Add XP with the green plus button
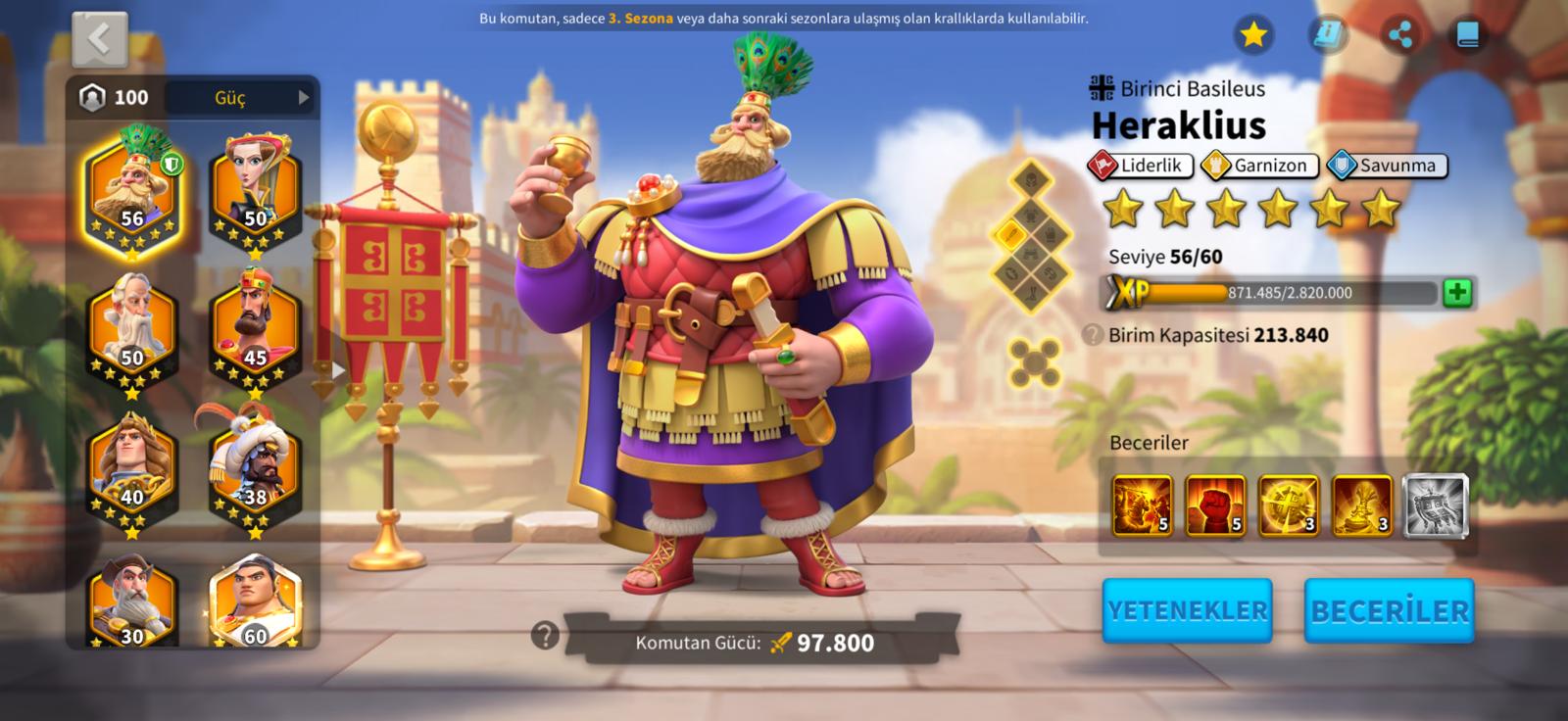This screenshot has width=1568, height=721. (1457, 292)
